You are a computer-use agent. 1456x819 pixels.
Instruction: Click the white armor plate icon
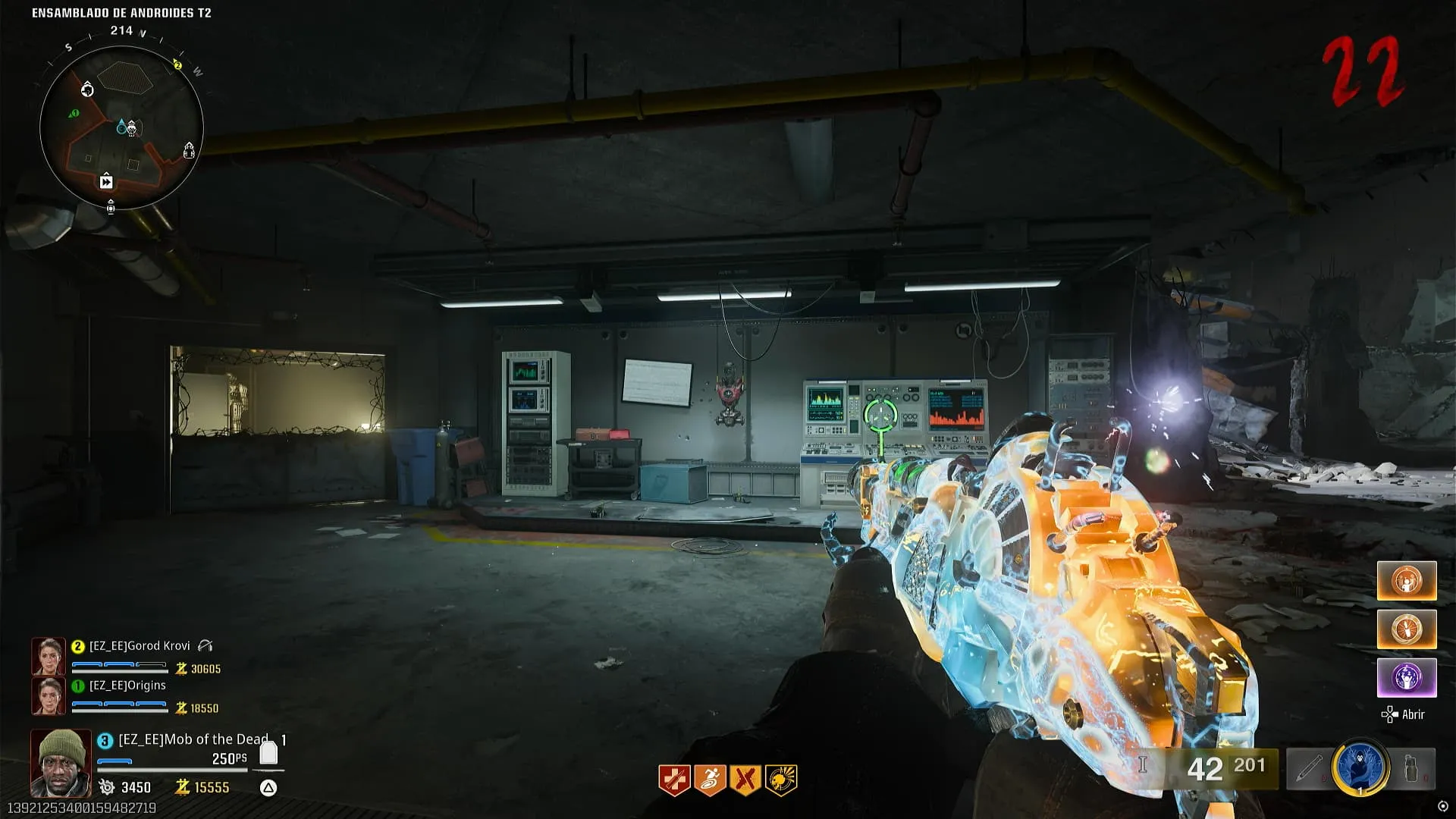268,753
